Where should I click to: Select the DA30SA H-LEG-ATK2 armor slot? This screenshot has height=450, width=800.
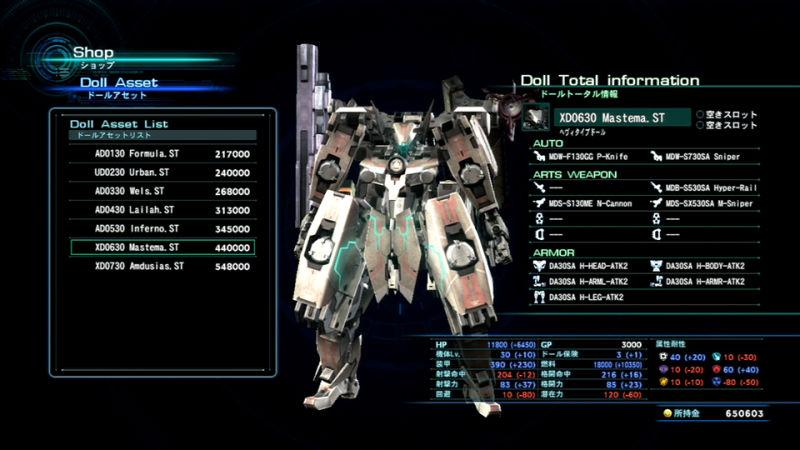pyautogui.click(x=588, y=297)
